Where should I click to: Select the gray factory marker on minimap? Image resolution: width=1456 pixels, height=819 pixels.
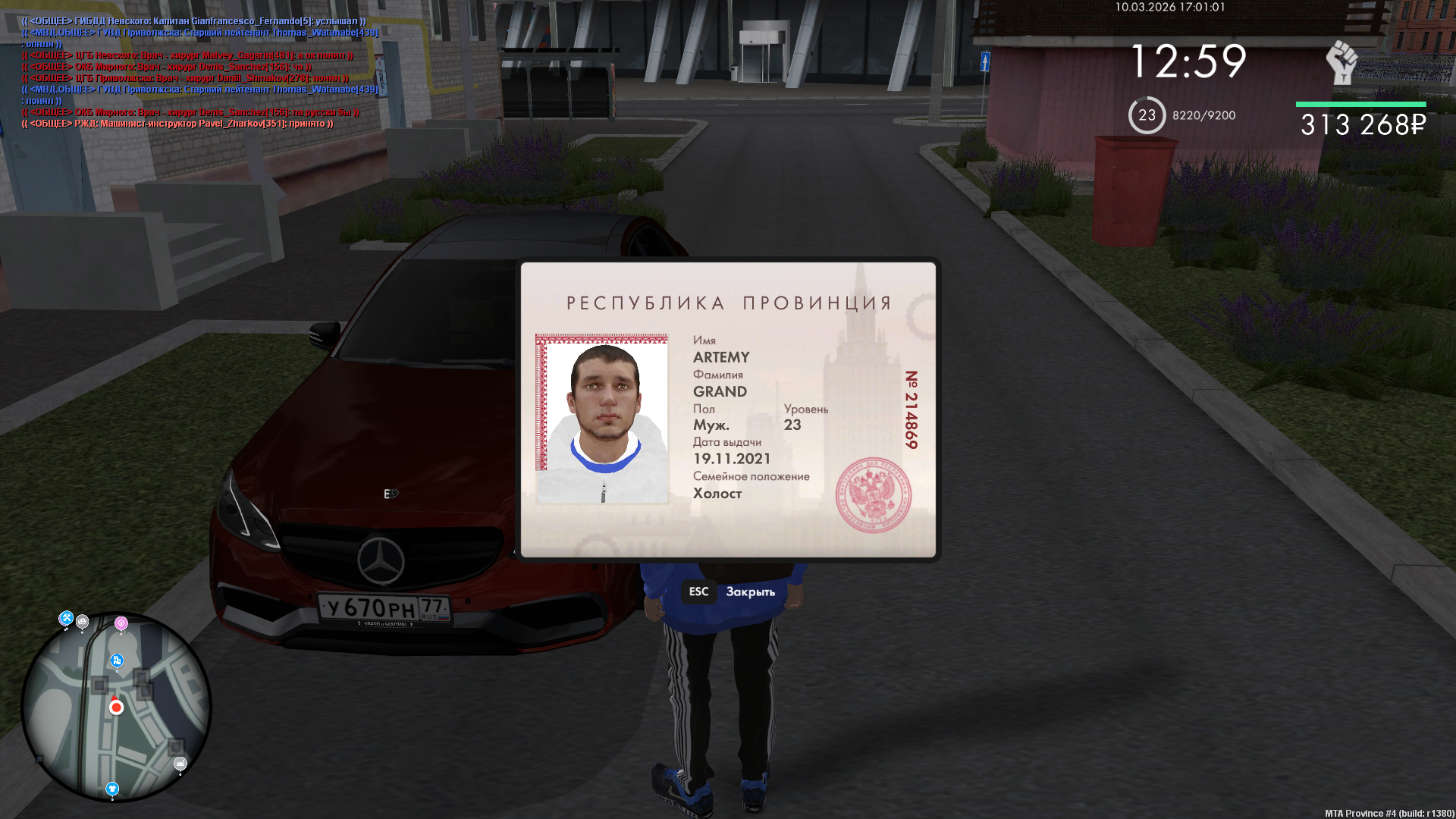point(180,764)
